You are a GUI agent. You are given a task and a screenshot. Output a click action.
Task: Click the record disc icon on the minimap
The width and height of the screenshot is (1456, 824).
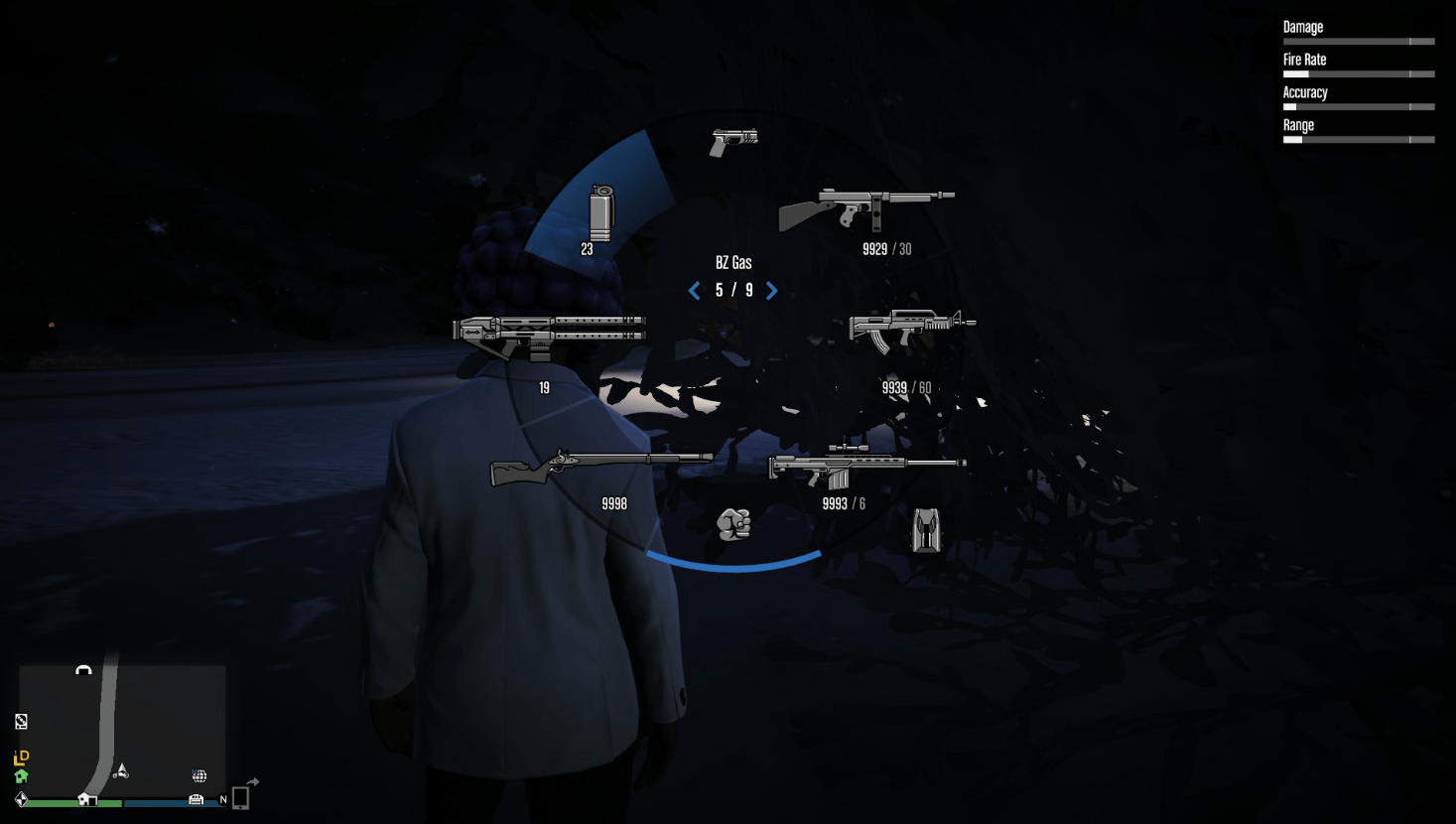20,722
